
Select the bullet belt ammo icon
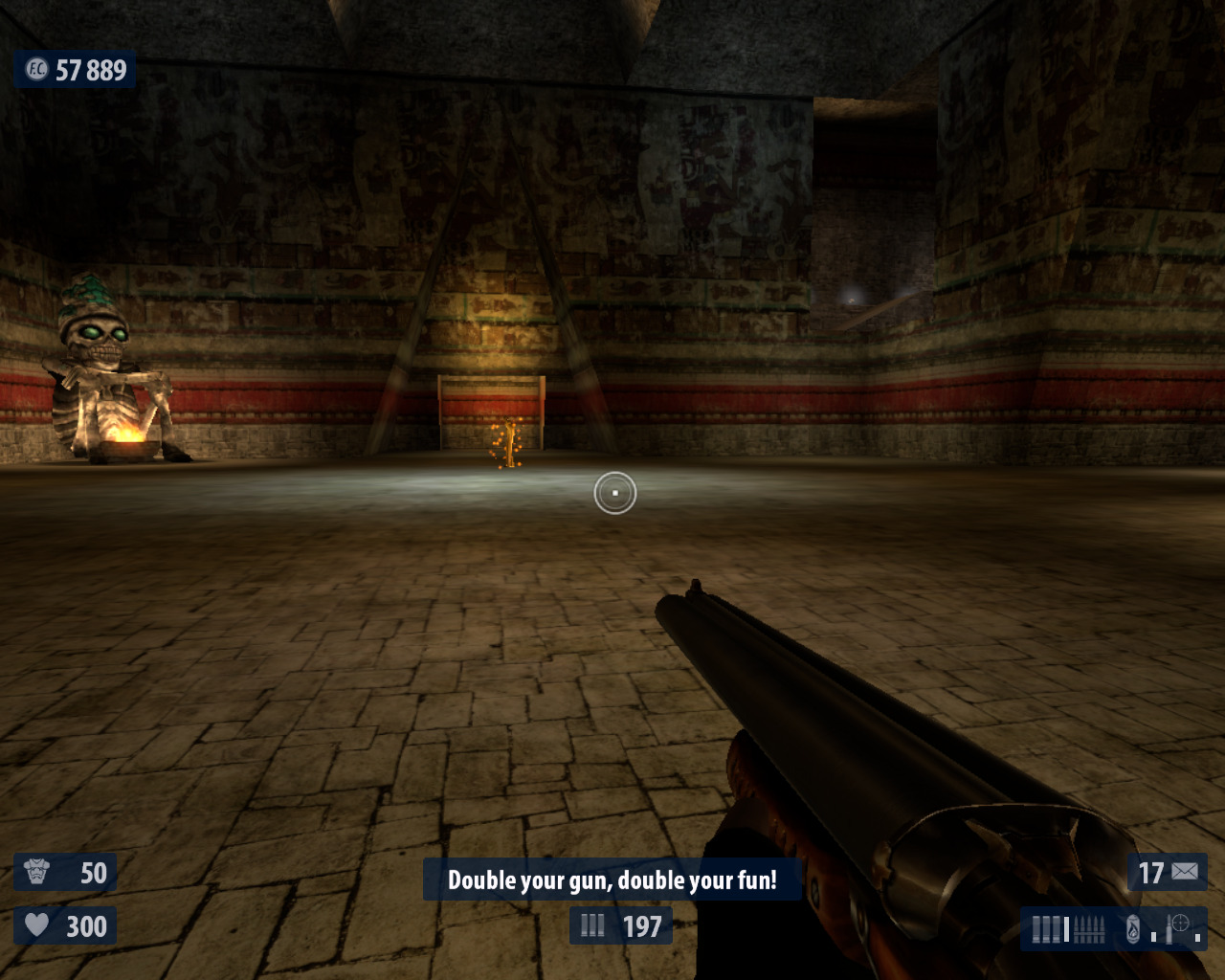tap(1090, 928)
